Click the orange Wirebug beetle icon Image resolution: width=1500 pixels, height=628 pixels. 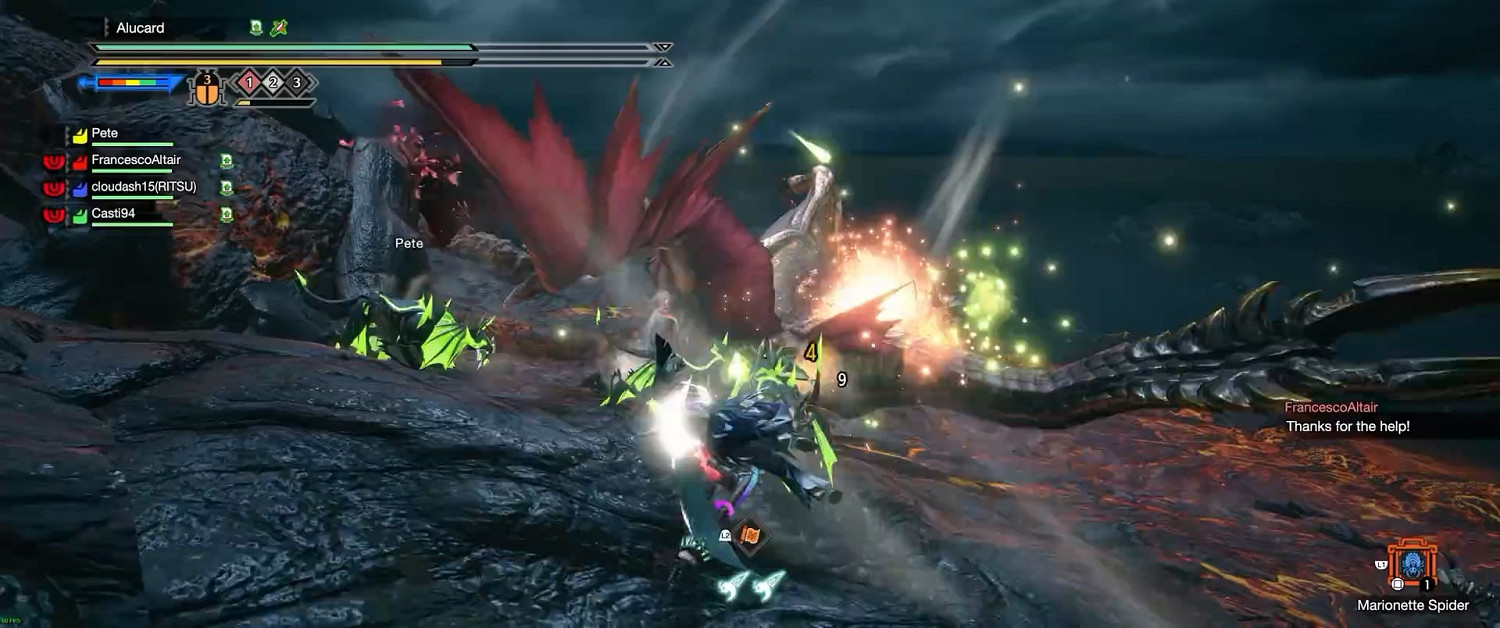tap(207, 90)
